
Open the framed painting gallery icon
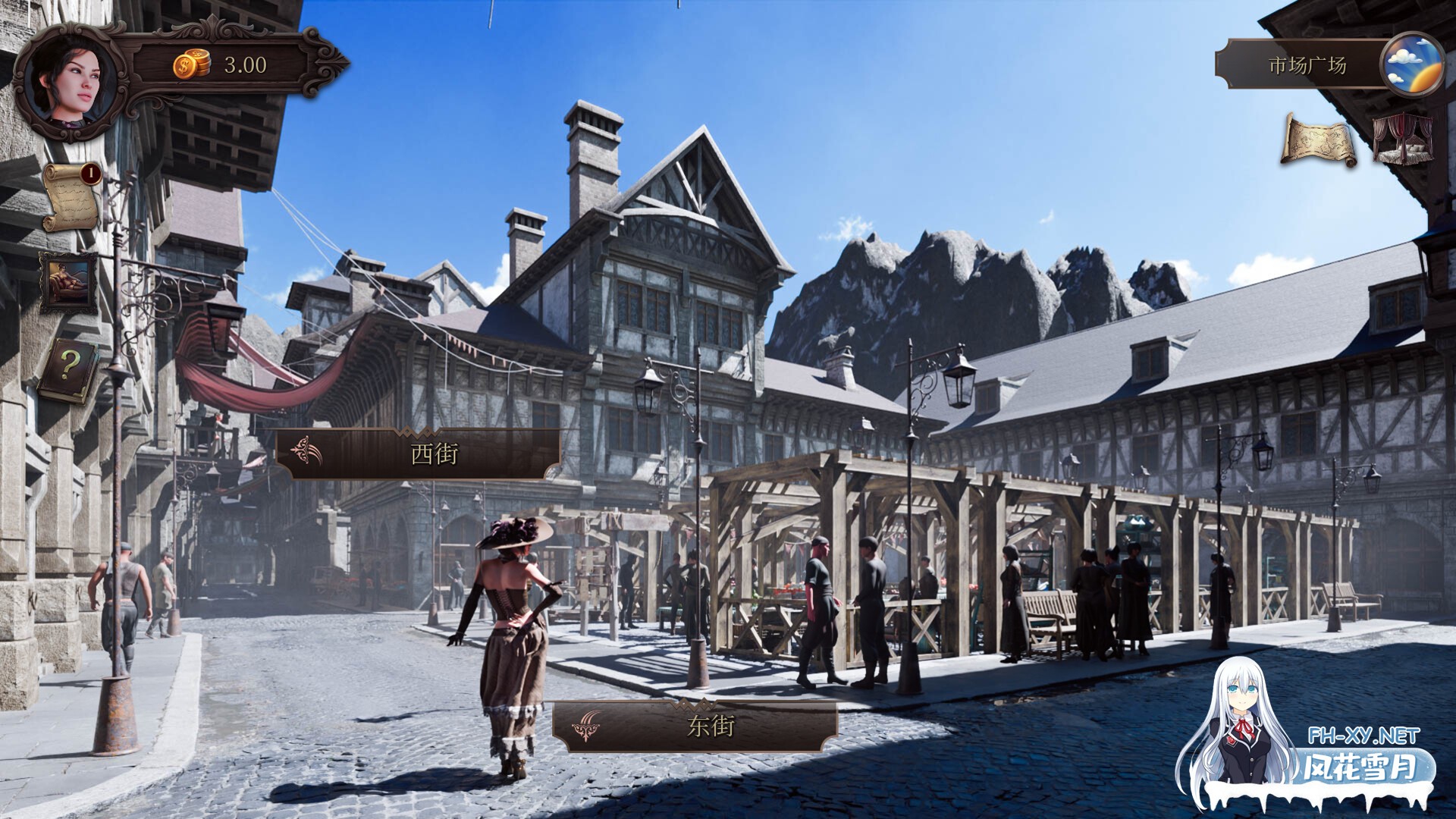69,281
